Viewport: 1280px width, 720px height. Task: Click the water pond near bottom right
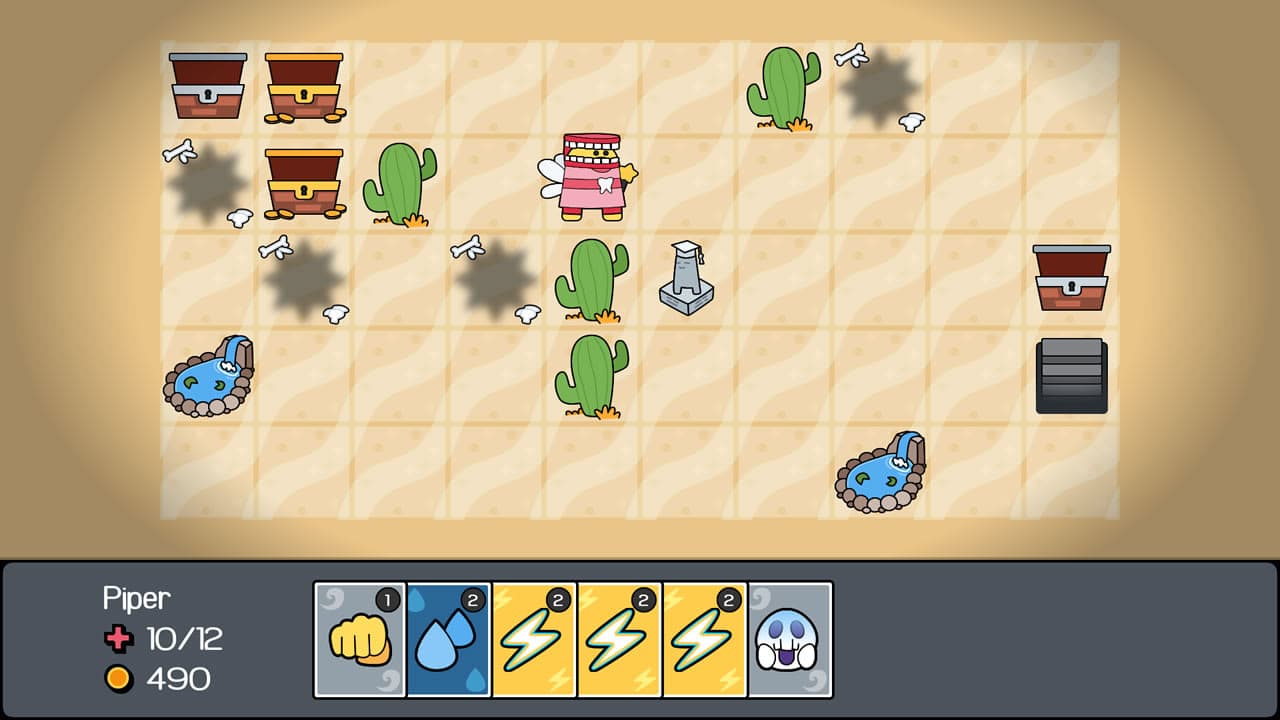click(x=880, y=470)
